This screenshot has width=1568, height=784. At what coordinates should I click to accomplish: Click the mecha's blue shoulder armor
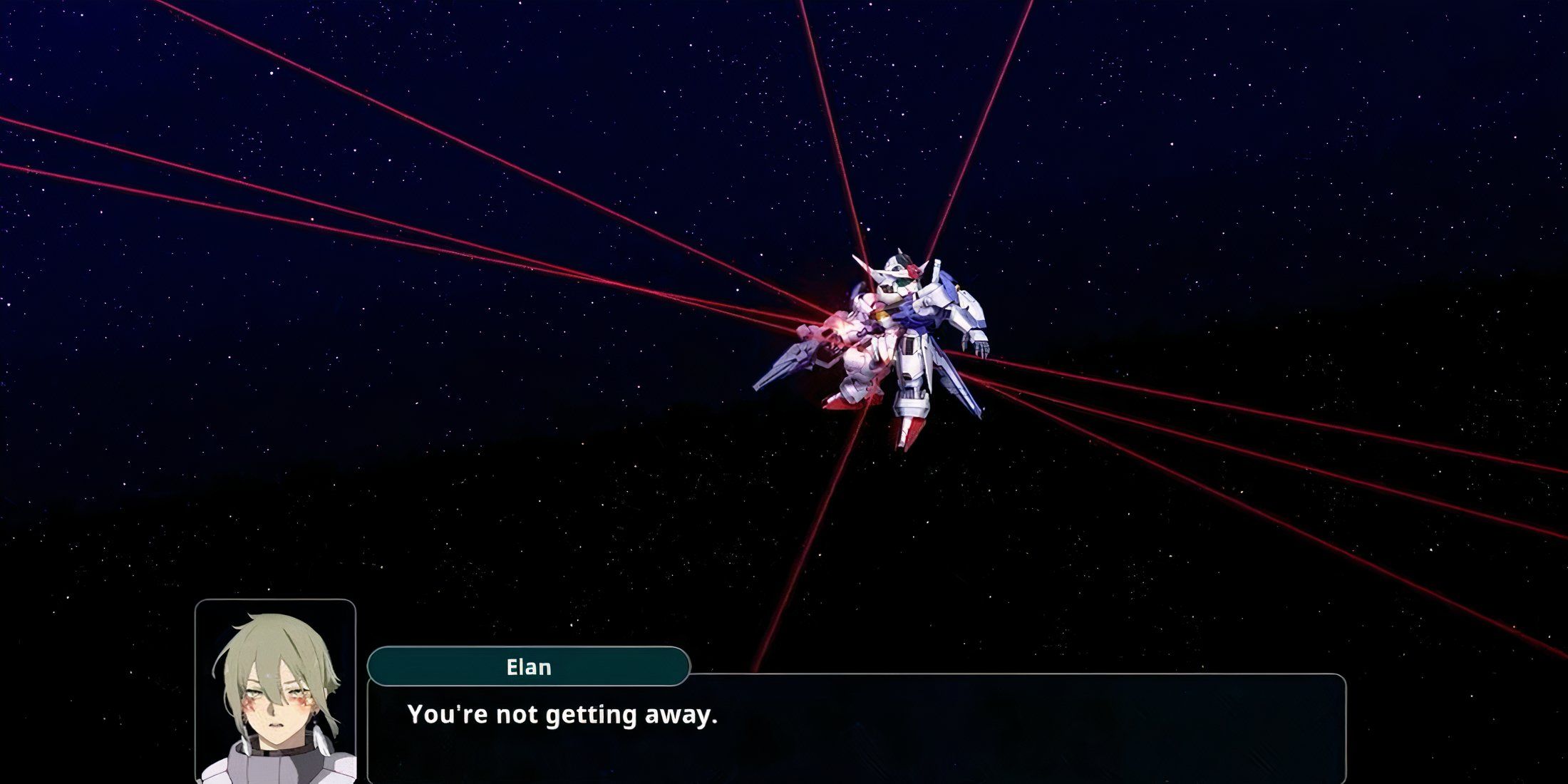click(948, 285)
